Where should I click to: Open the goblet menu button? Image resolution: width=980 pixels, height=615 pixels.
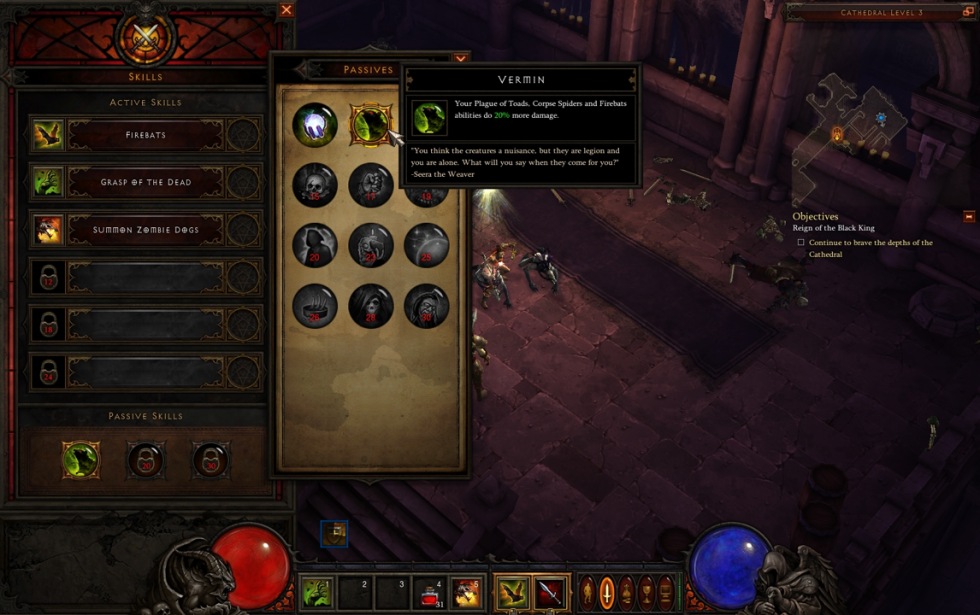647,592
